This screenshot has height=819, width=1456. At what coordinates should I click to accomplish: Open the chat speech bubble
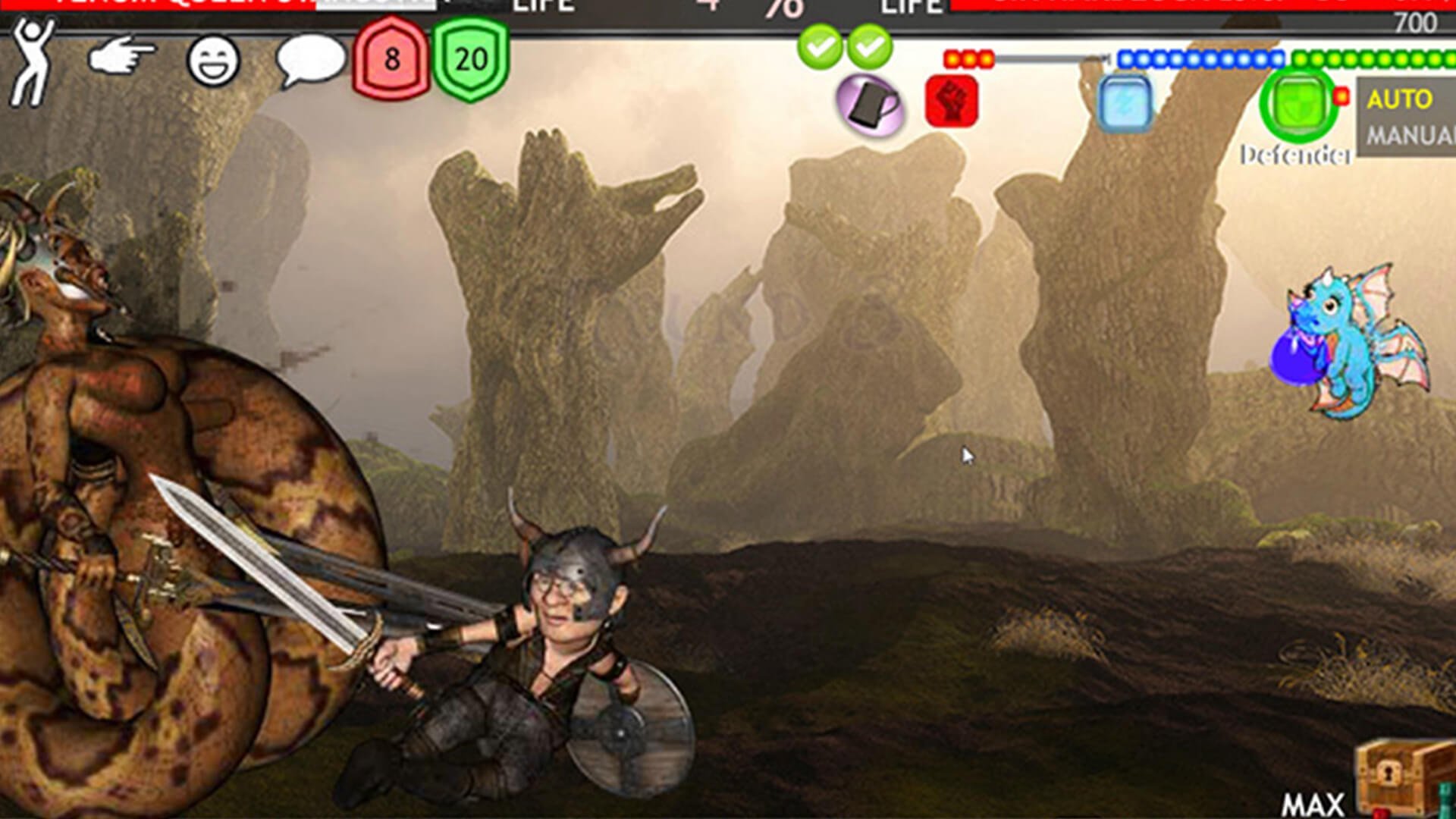tap(309, 60)
